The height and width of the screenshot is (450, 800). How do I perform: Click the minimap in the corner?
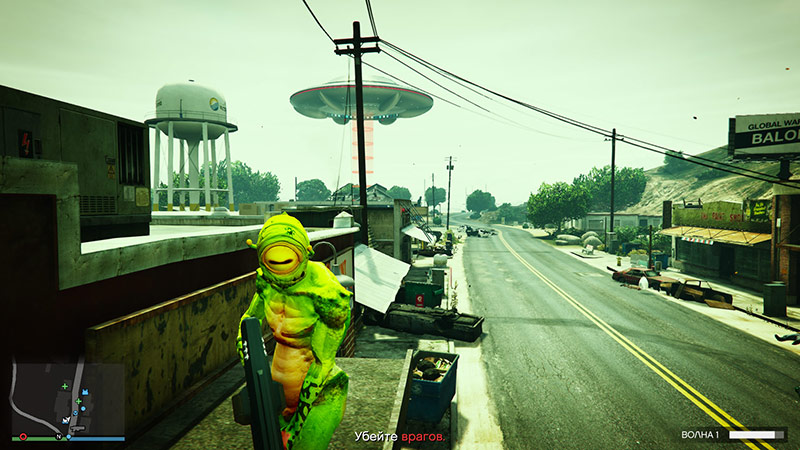click(x=68, y=399)
